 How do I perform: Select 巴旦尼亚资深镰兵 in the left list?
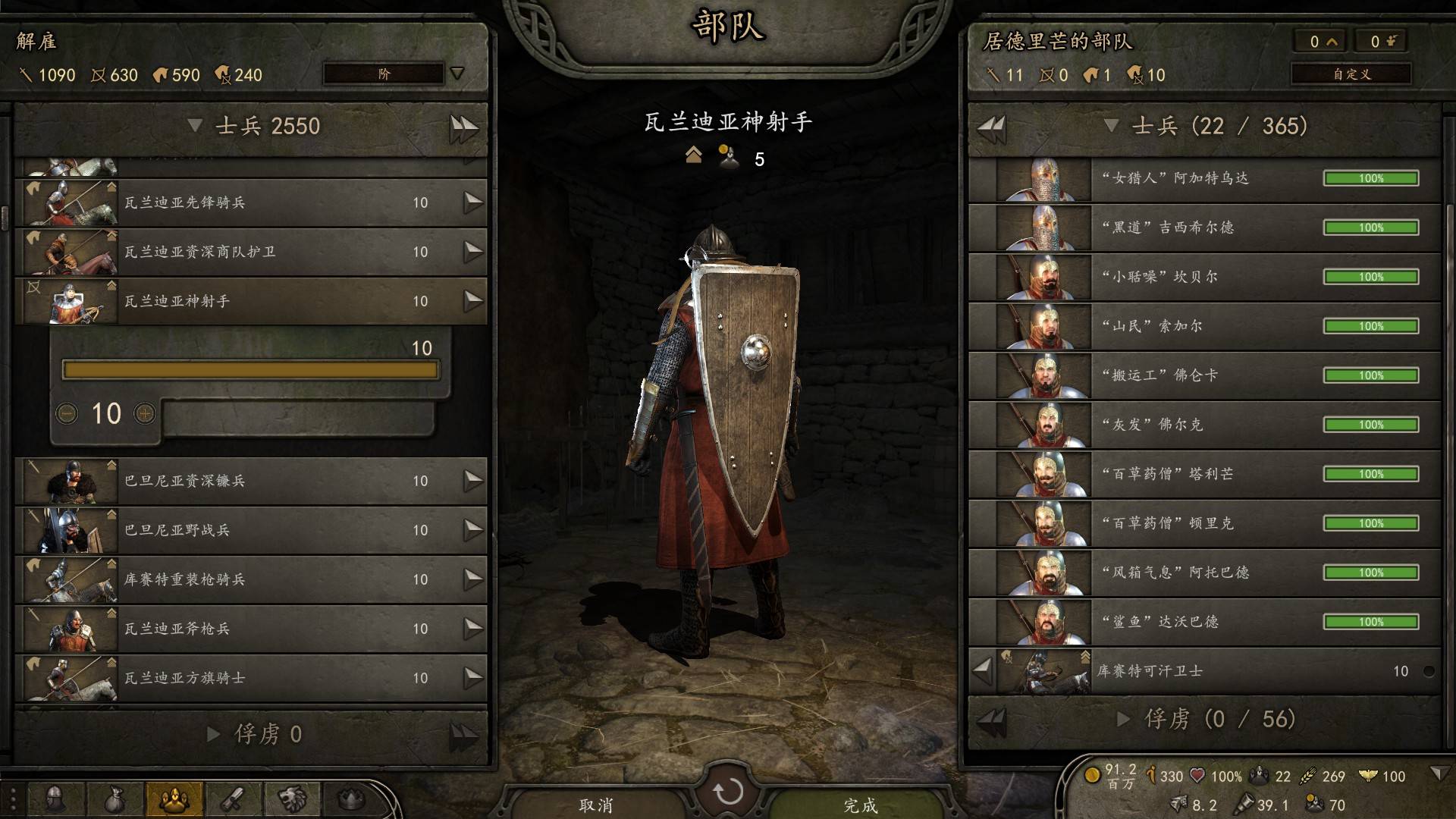coord(250,481)
